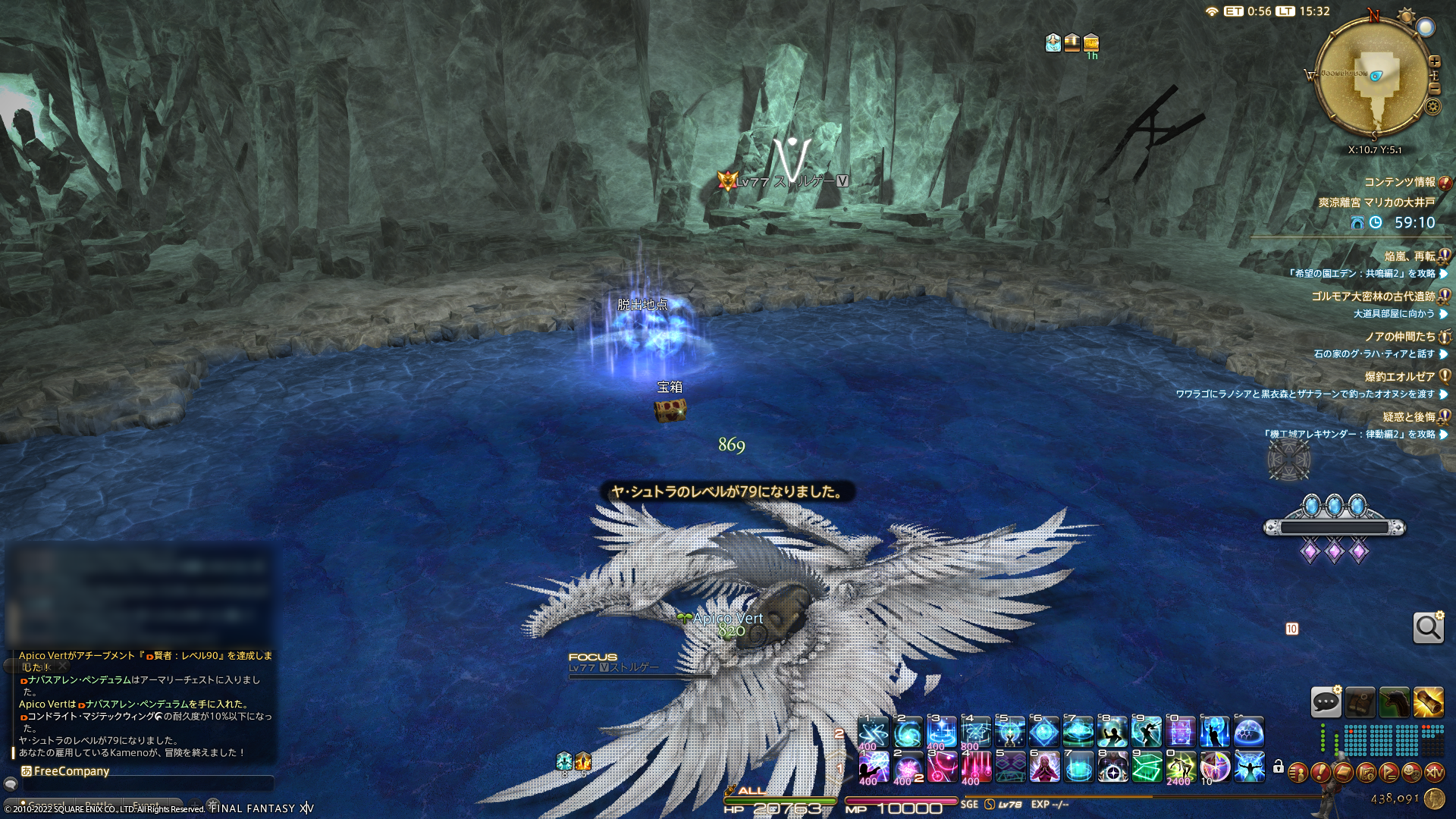The width and height of the screenshot is (1456, 819).
Task: Activate the green cube barrier ability
Action: 1147,767
